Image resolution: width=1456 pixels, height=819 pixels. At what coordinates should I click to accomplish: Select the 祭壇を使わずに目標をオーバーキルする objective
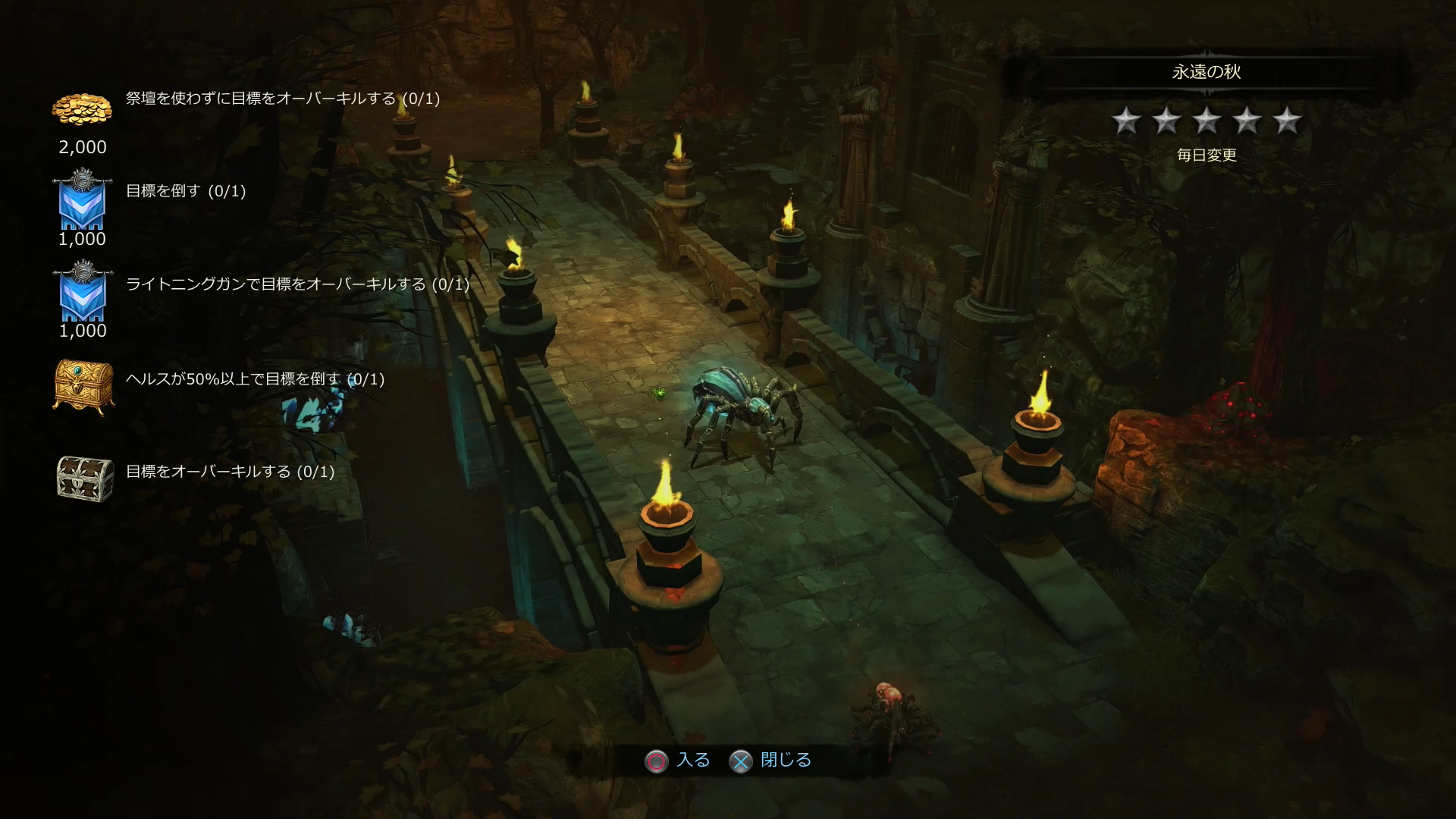click(x=282, y=99)
